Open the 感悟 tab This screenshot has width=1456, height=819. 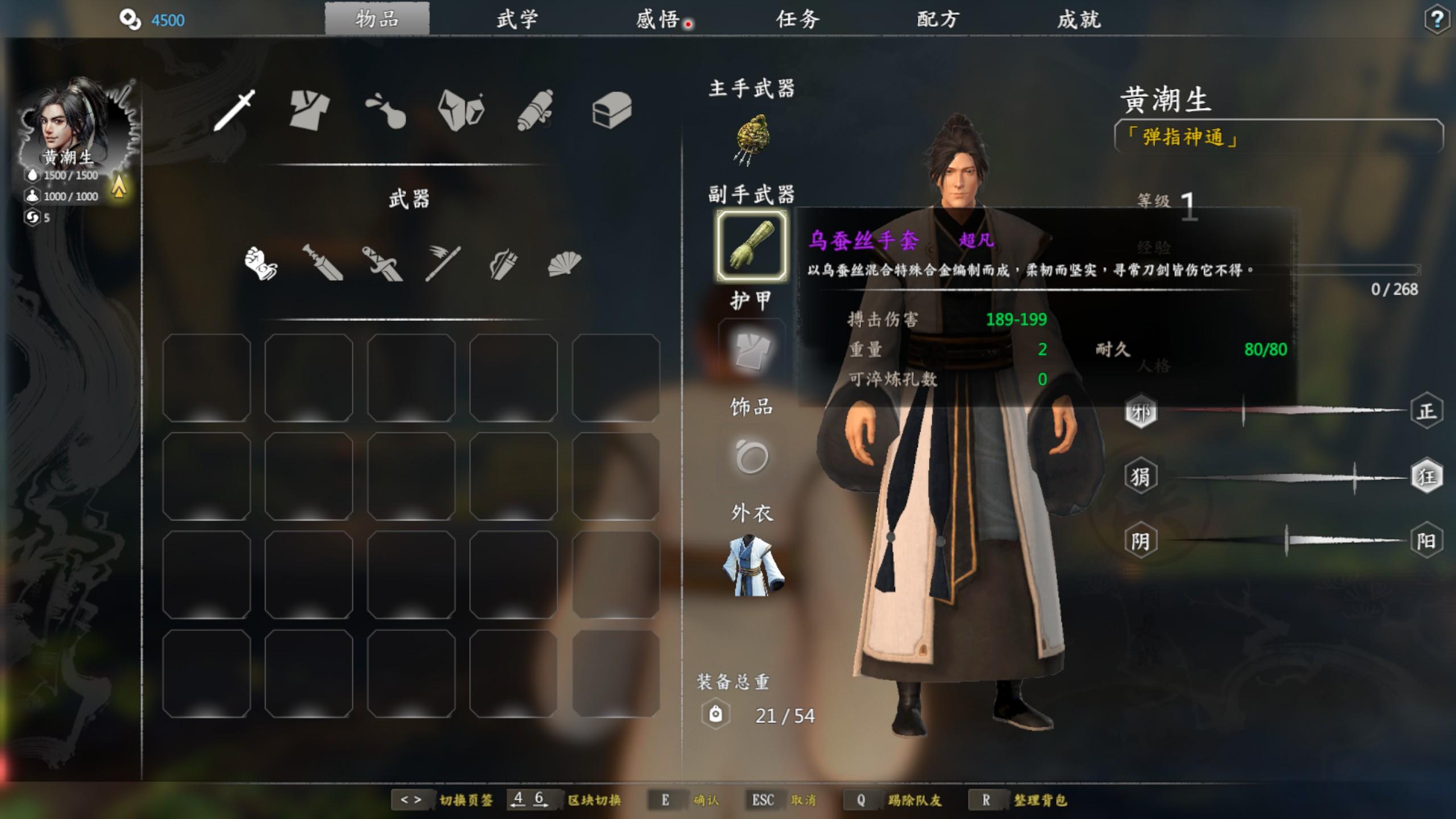(657, 20)
